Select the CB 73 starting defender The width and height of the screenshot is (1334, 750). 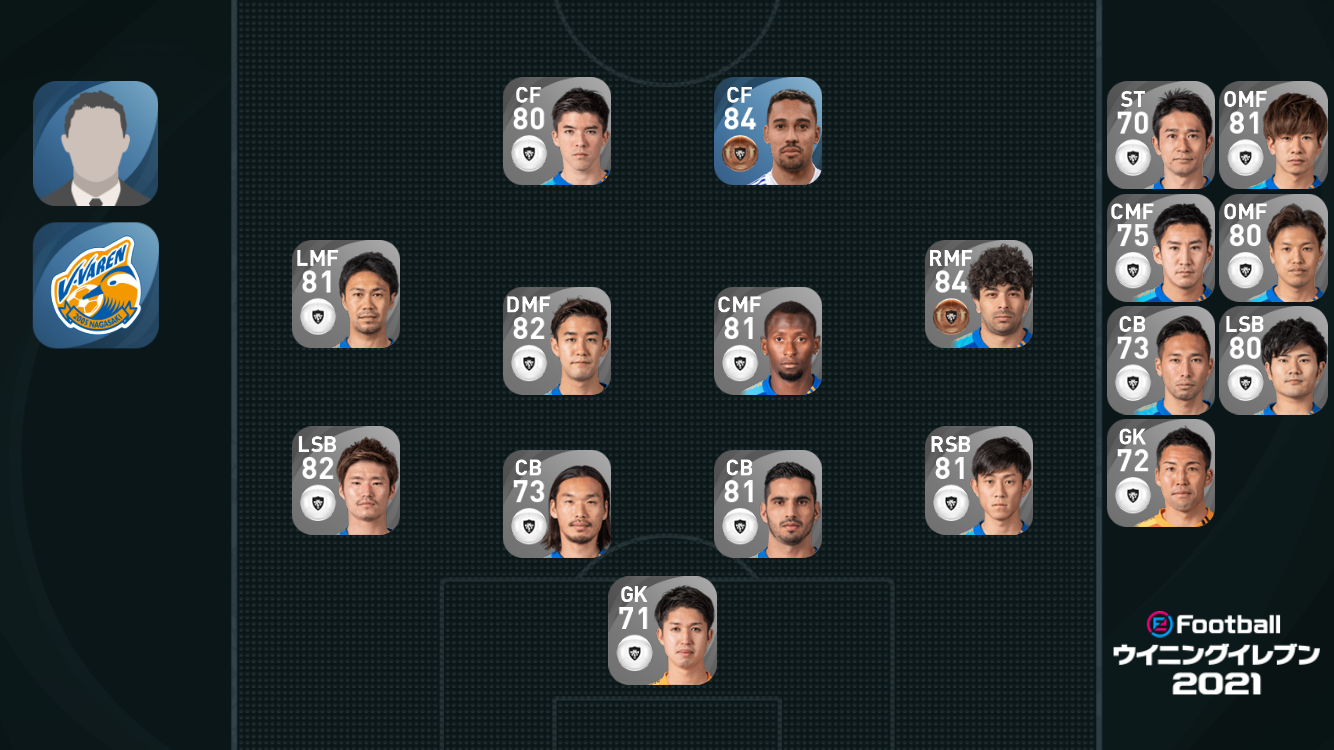click(557, 504)
